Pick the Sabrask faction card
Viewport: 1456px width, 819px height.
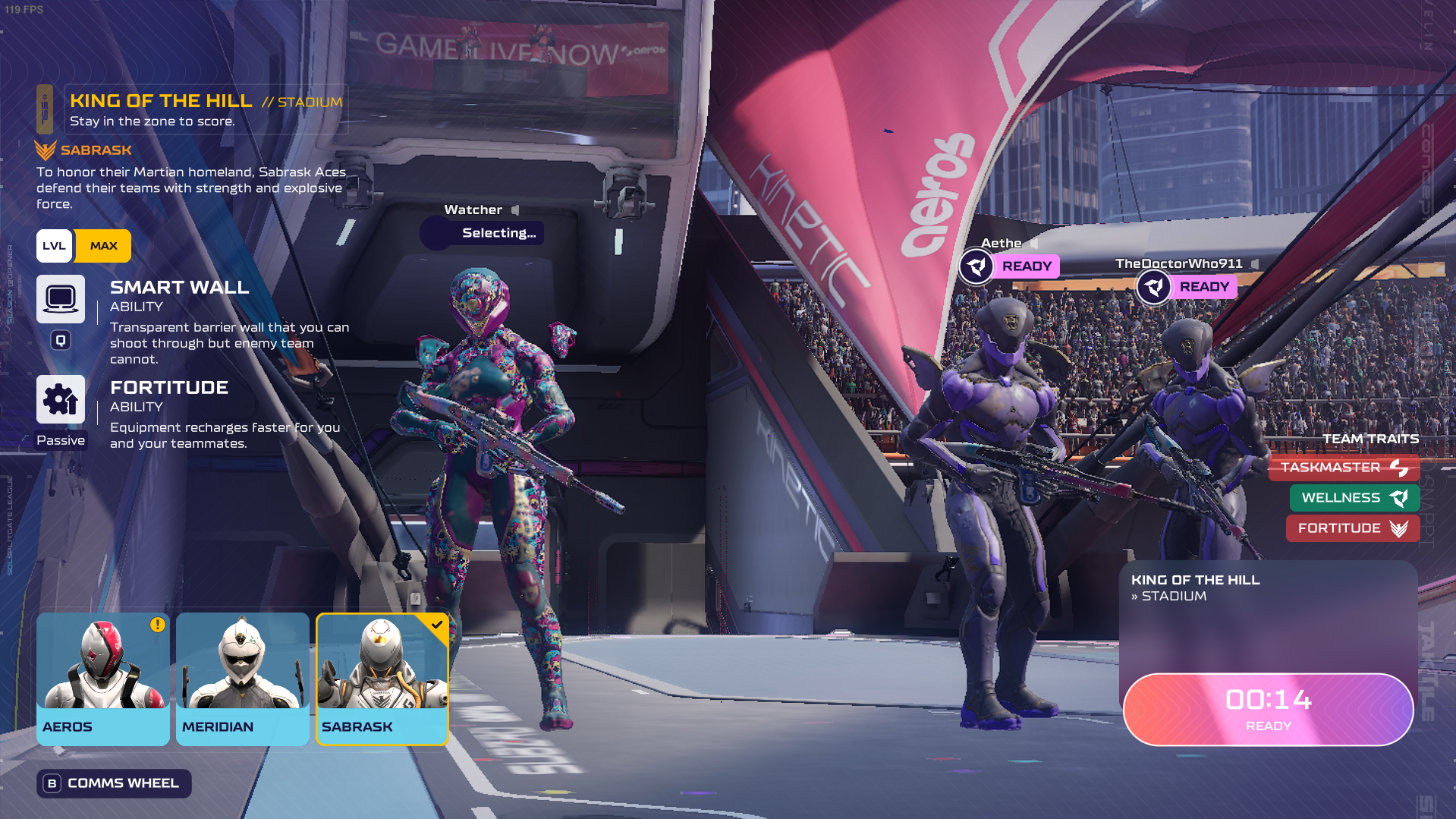(382, 679)
